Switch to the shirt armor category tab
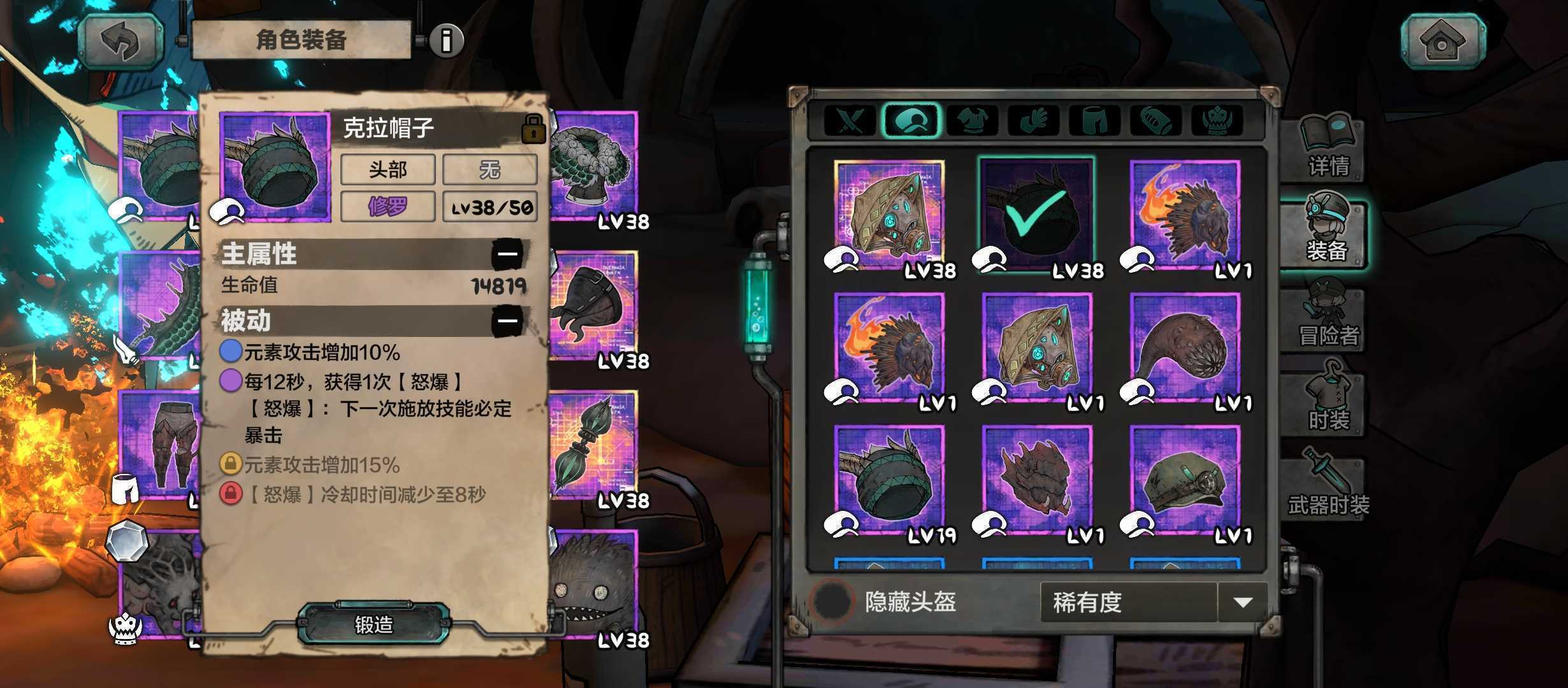The image size is (1568, 688). click(972, 120)
